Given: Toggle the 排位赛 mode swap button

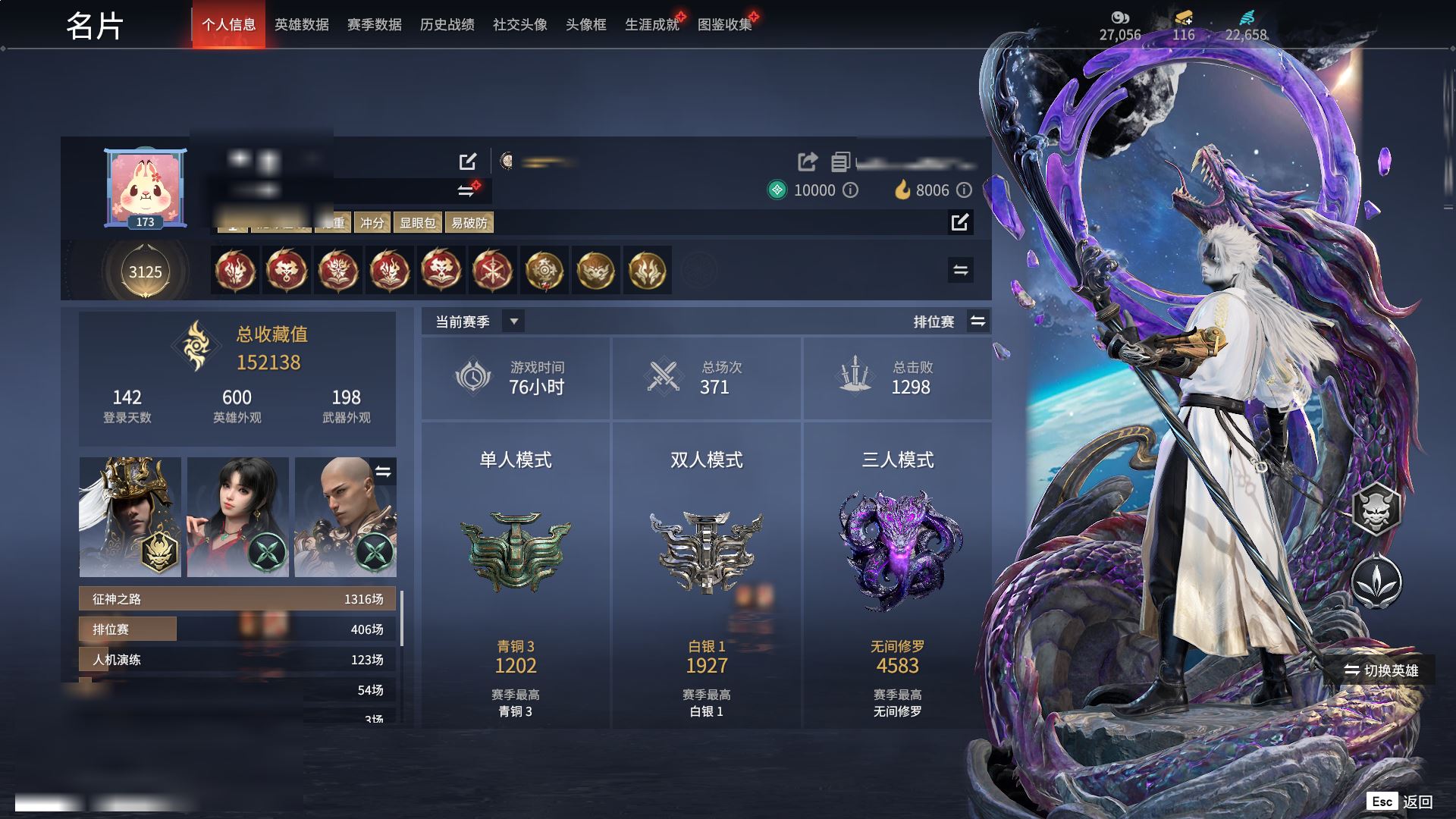Looking at the screenshot, I should (978, 322).
